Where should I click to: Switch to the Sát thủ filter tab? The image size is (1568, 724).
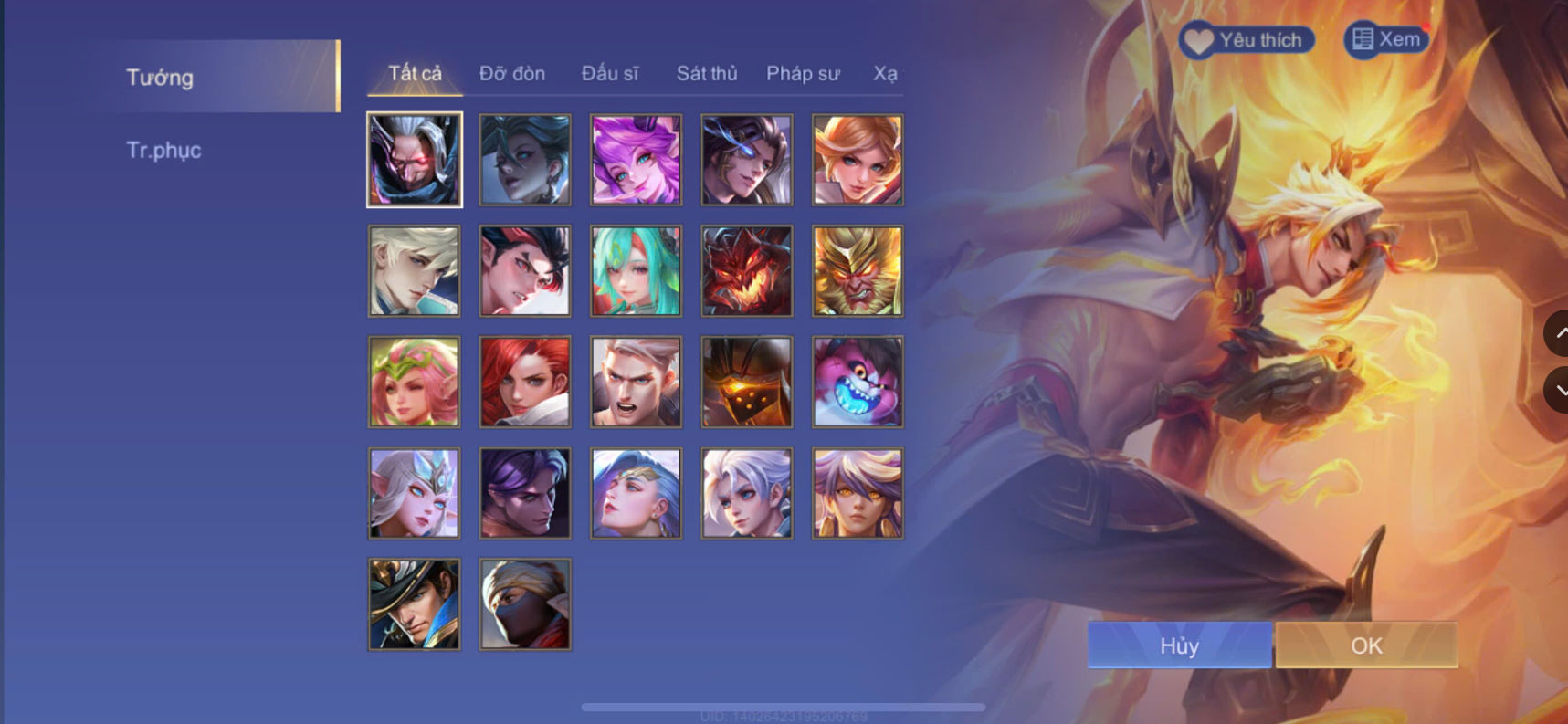[707, 73]
